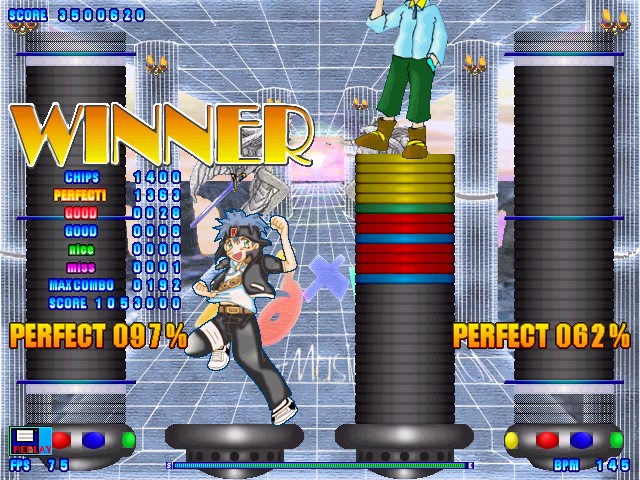This screenshot has width=640, height=480.
Task: Tap the blue button above the BPM readout
Action: [x=581, y=440]
